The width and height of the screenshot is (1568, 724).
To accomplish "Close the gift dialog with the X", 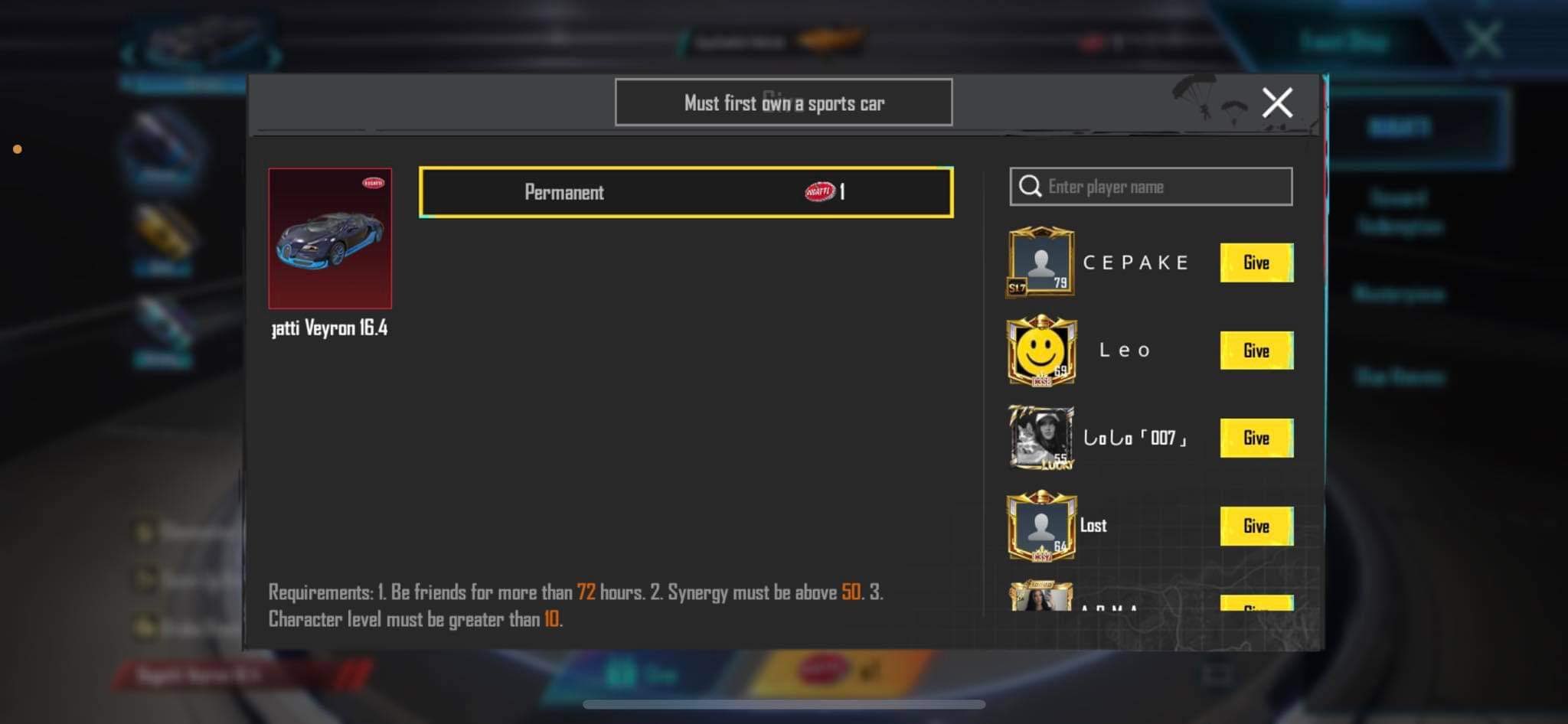I will click(x=1276, y=102).
